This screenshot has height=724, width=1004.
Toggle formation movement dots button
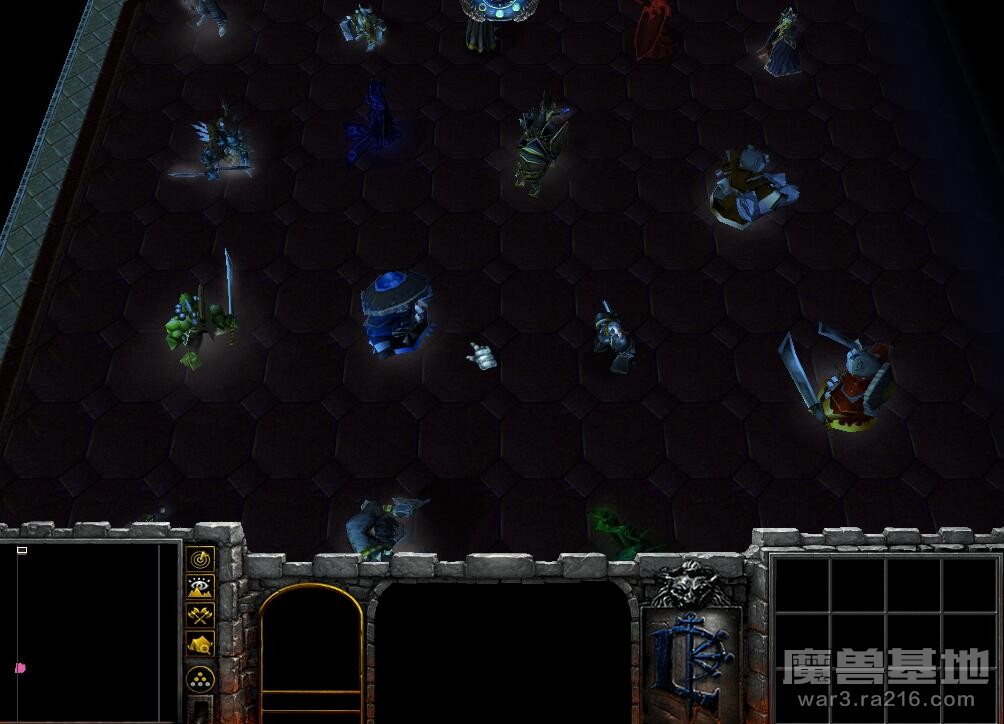[201, 680]
